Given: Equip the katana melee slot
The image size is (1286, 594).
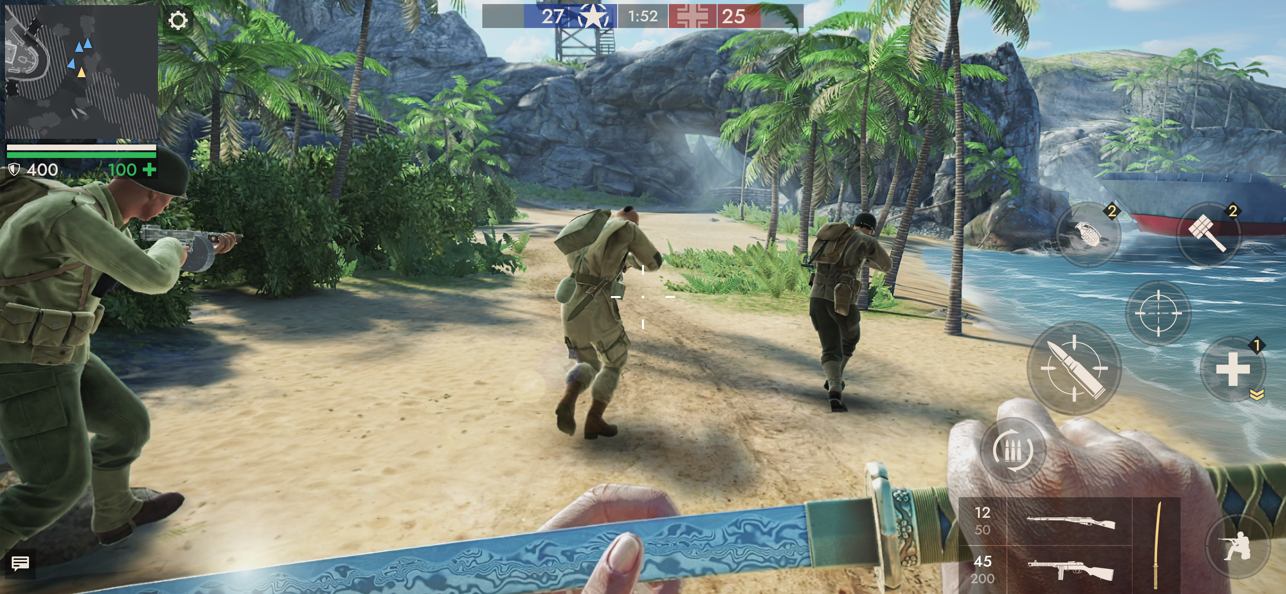Looking at the screenshot, I should click(1158, 544).
